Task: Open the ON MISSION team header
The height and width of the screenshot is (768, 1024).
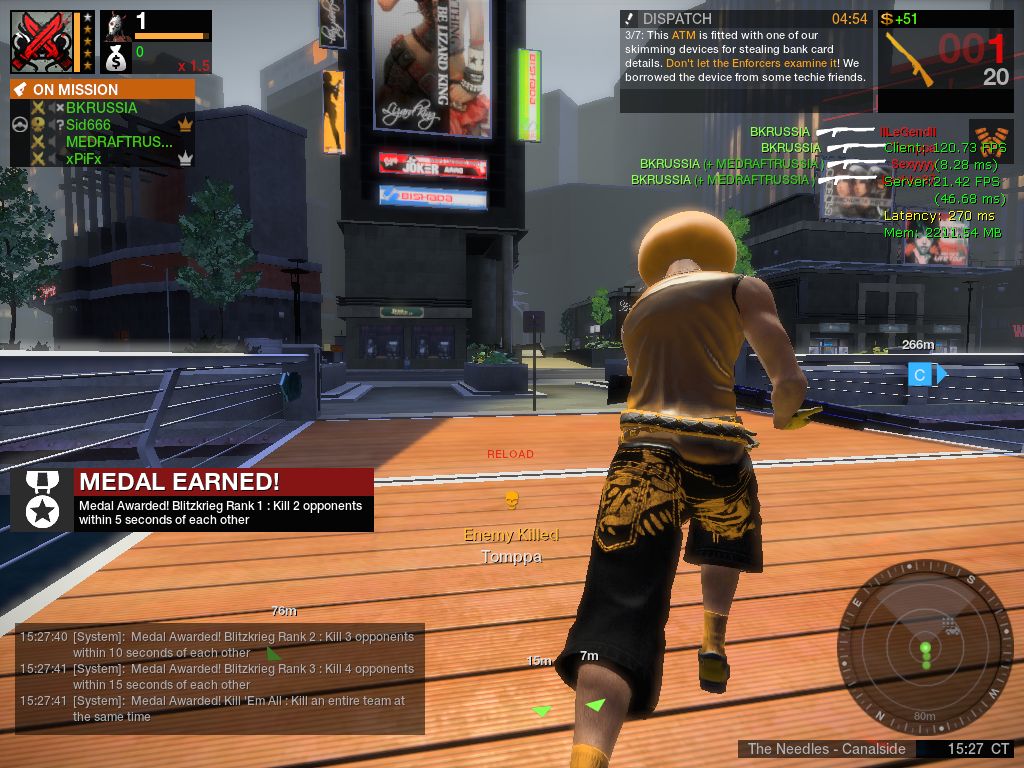Action: (x=102, y=89)
